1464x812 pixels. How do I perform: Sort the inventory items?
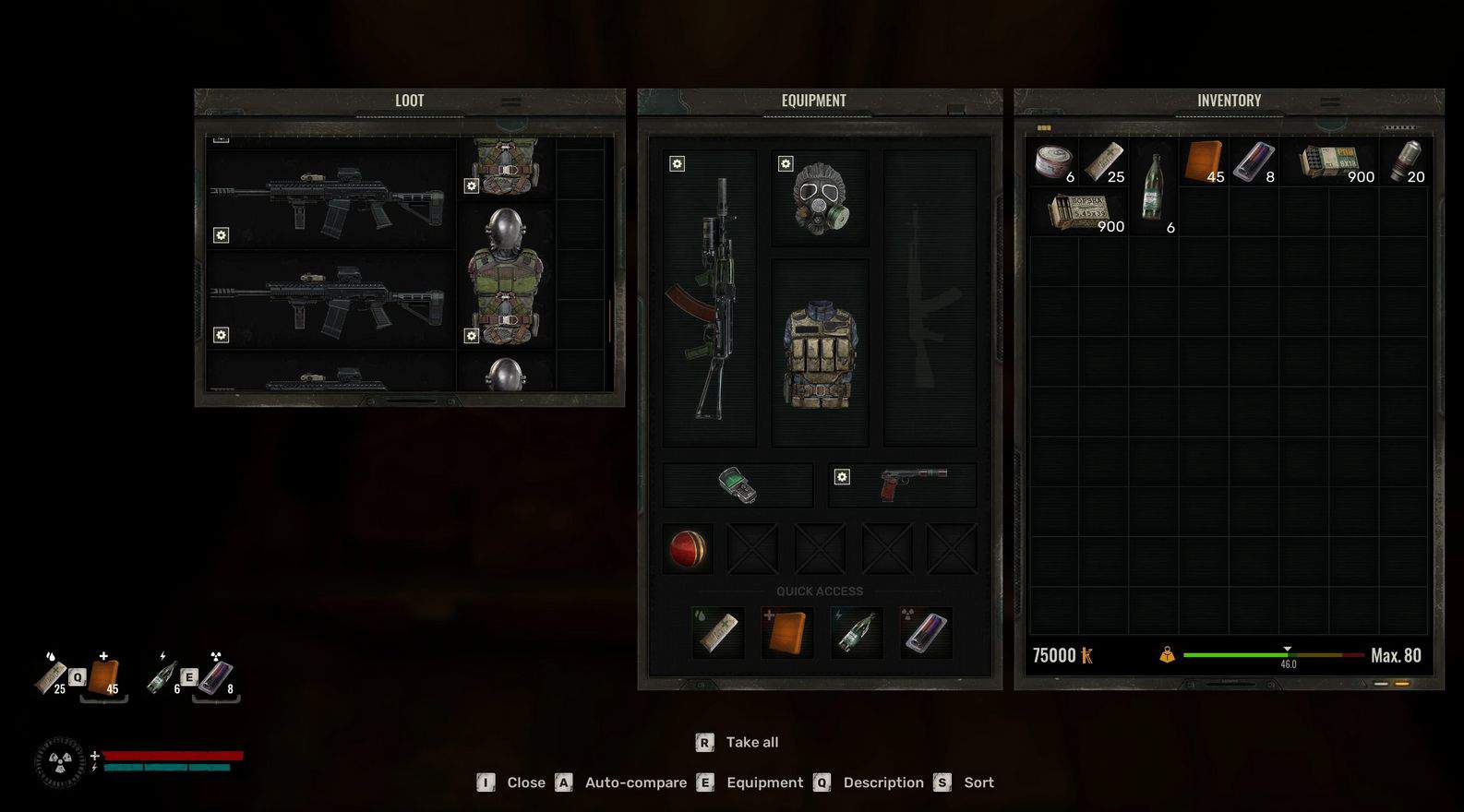pyautogui.click(x=965, y=782)
